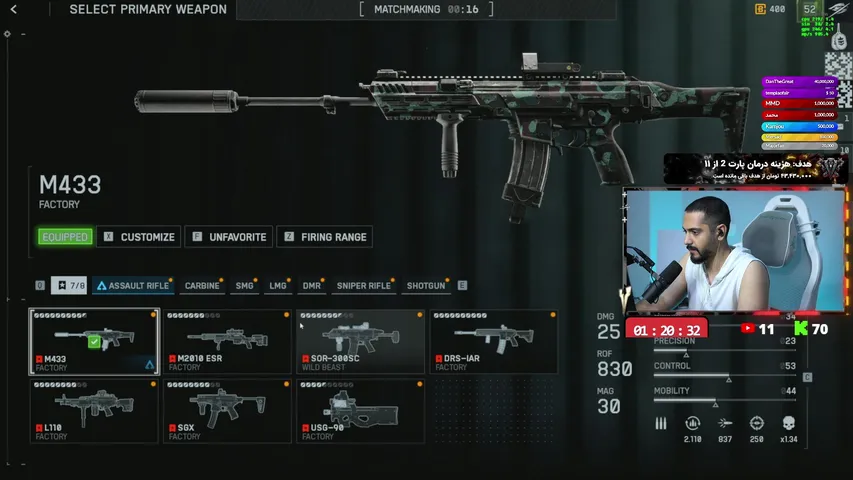853x480 pixels.
Task: Select the LMG category tab
Action: (277, 286)
